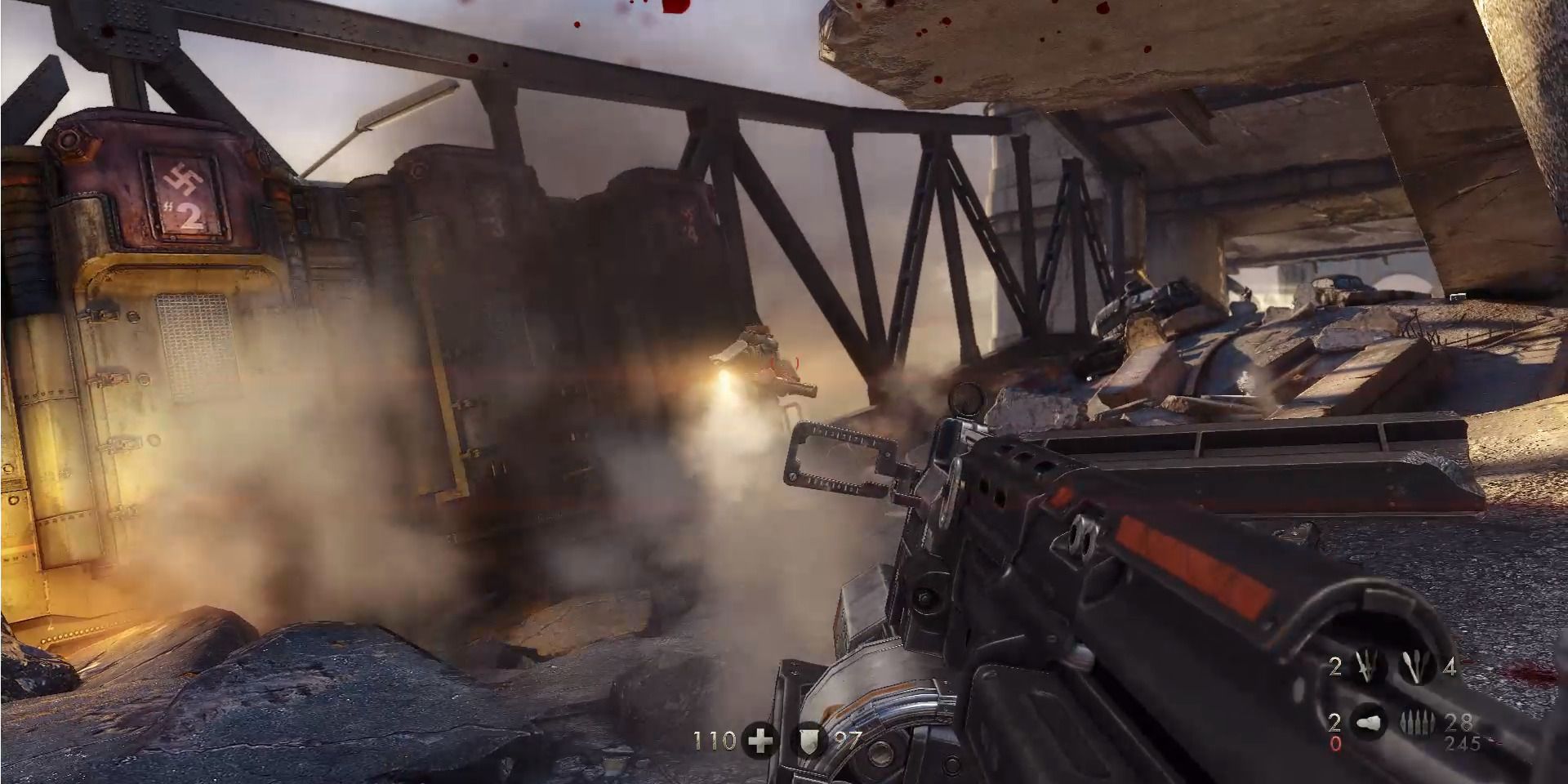Click the stick grenade icon showing count 2
Screen dimensions: 1568x784
click(x=1365, y=666)
